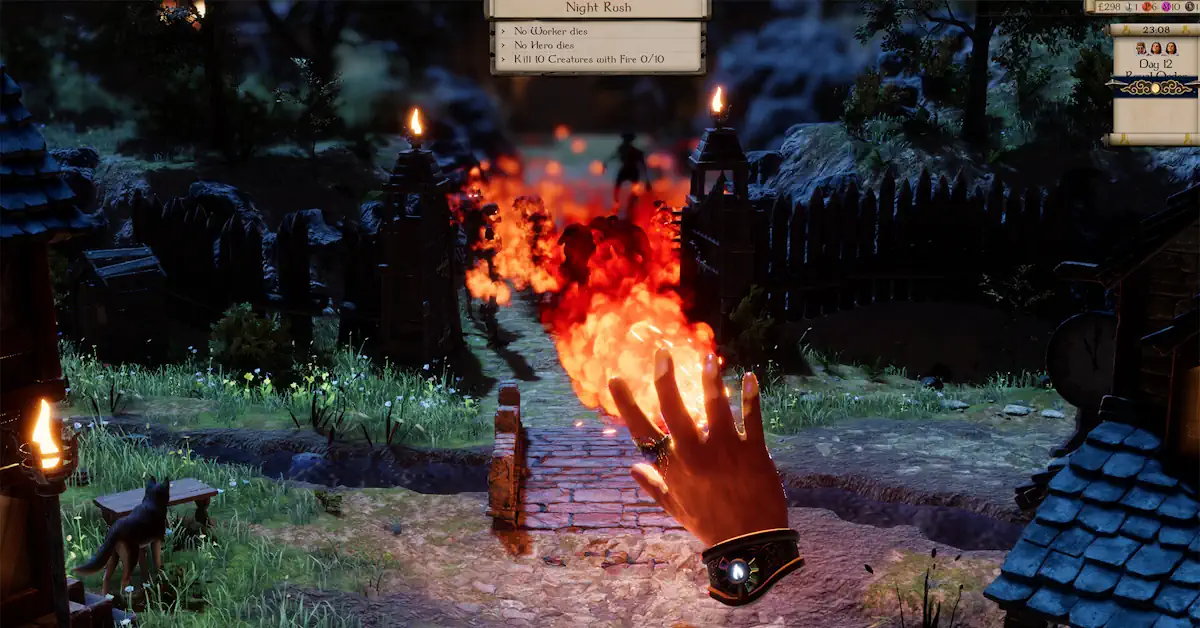Select the hero portrait wearing a hat
This screenshot has height=628, width=1200.
(1140, 48)
